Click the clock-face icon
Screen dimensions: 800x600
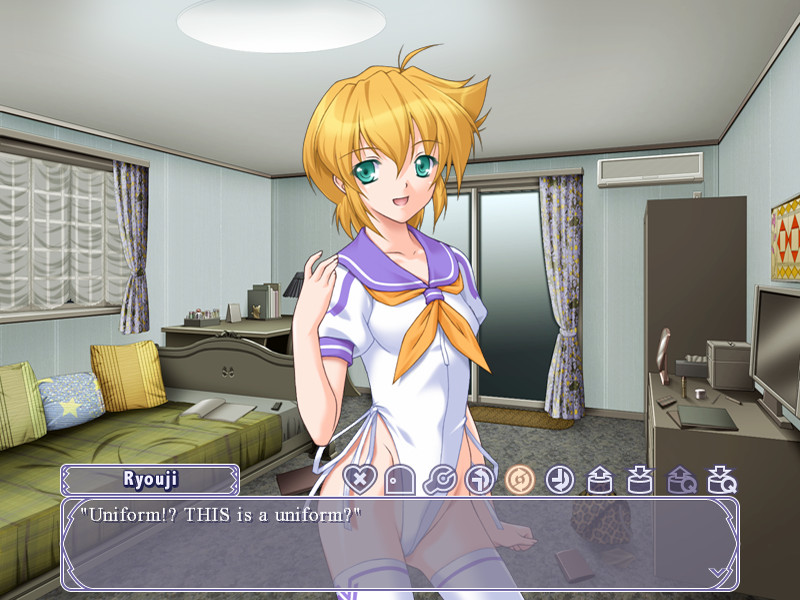click(559, 480)
